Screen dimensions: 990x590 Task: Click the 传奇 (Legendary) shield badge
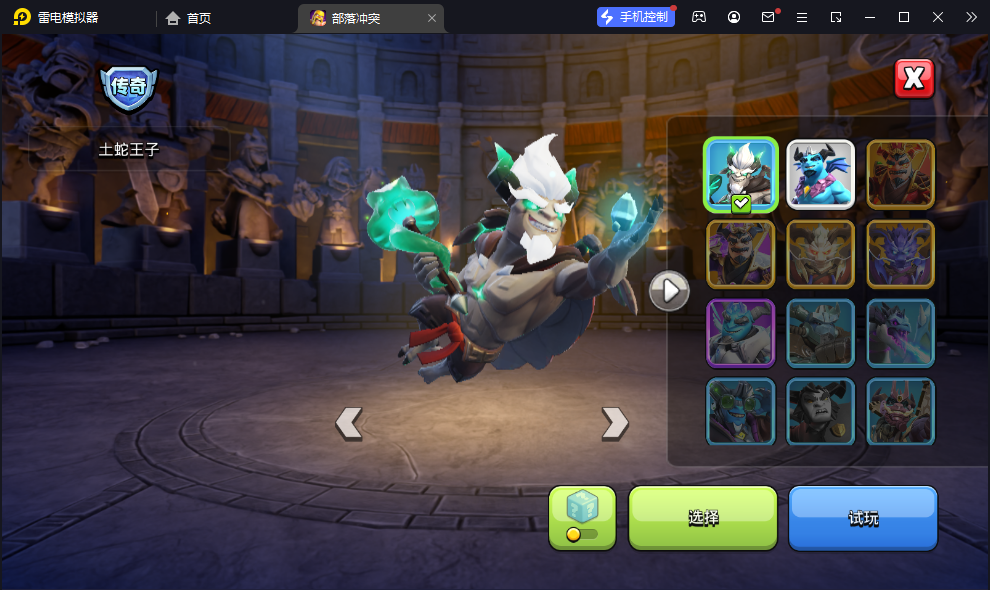click(128, 87)
